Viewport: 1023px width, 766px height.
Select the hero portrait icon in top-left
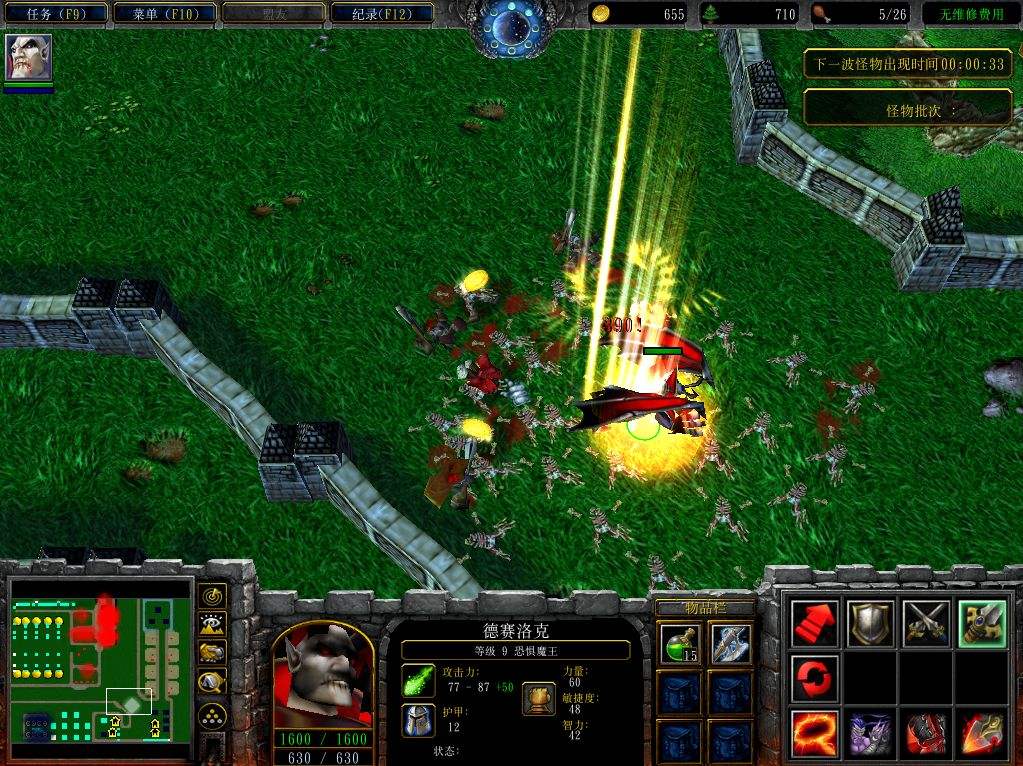point(28,59)
